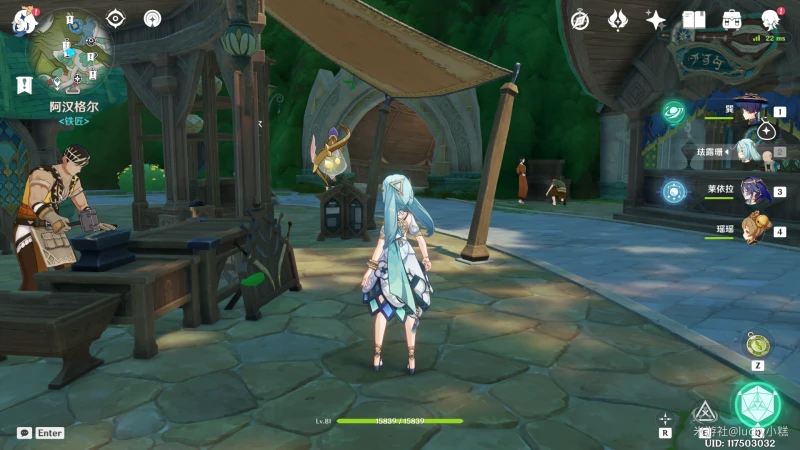800x450 pixels.
Task: Open the backpack inventory
Action: 732,19
